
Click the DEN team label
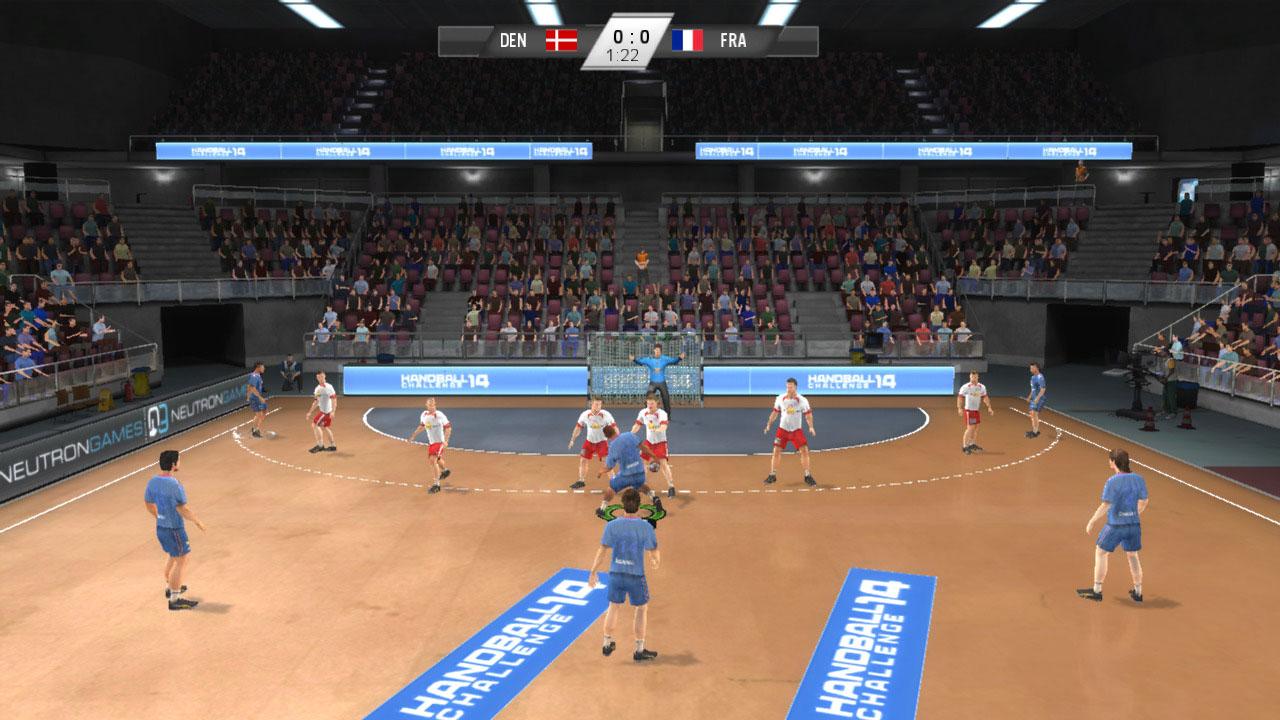(x=511, y=41)
